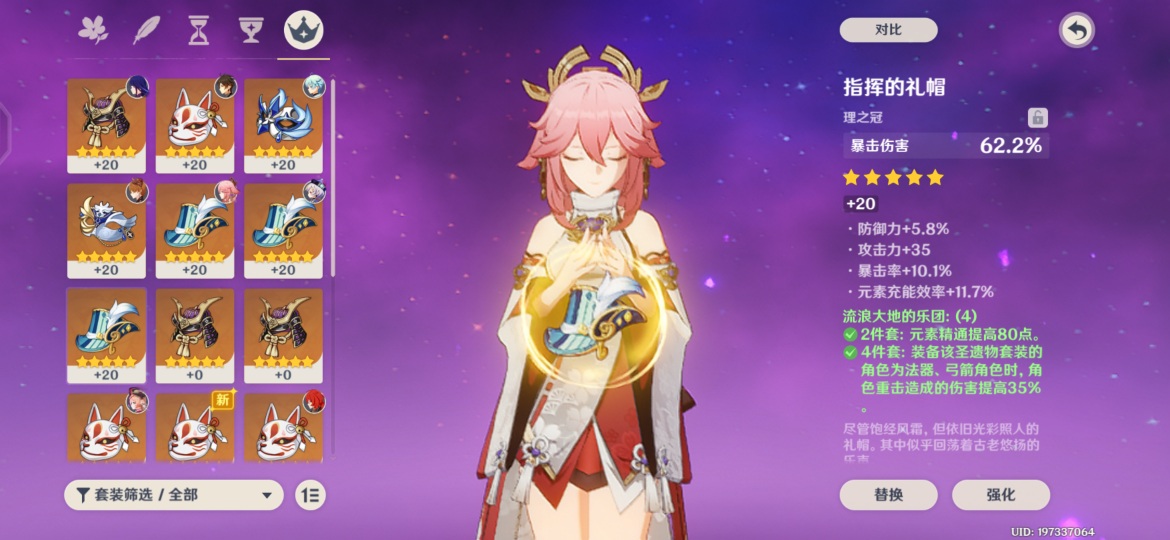The image size is (1170, 540).
Task: Open the hourglass sands tab
Action: coord(198,31)
